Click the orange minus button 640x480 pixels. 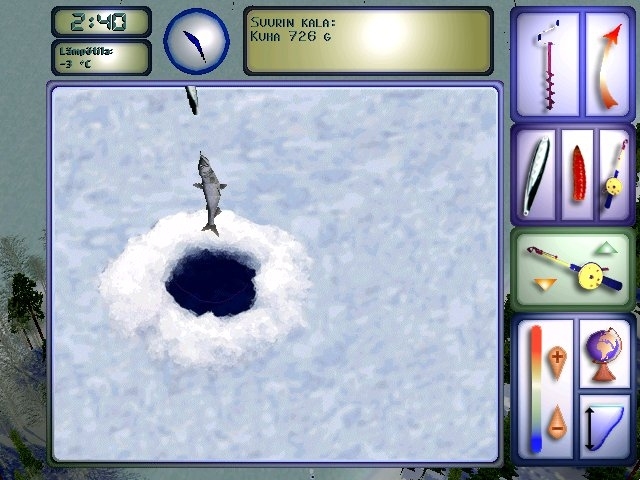click(x=558, y=421)
